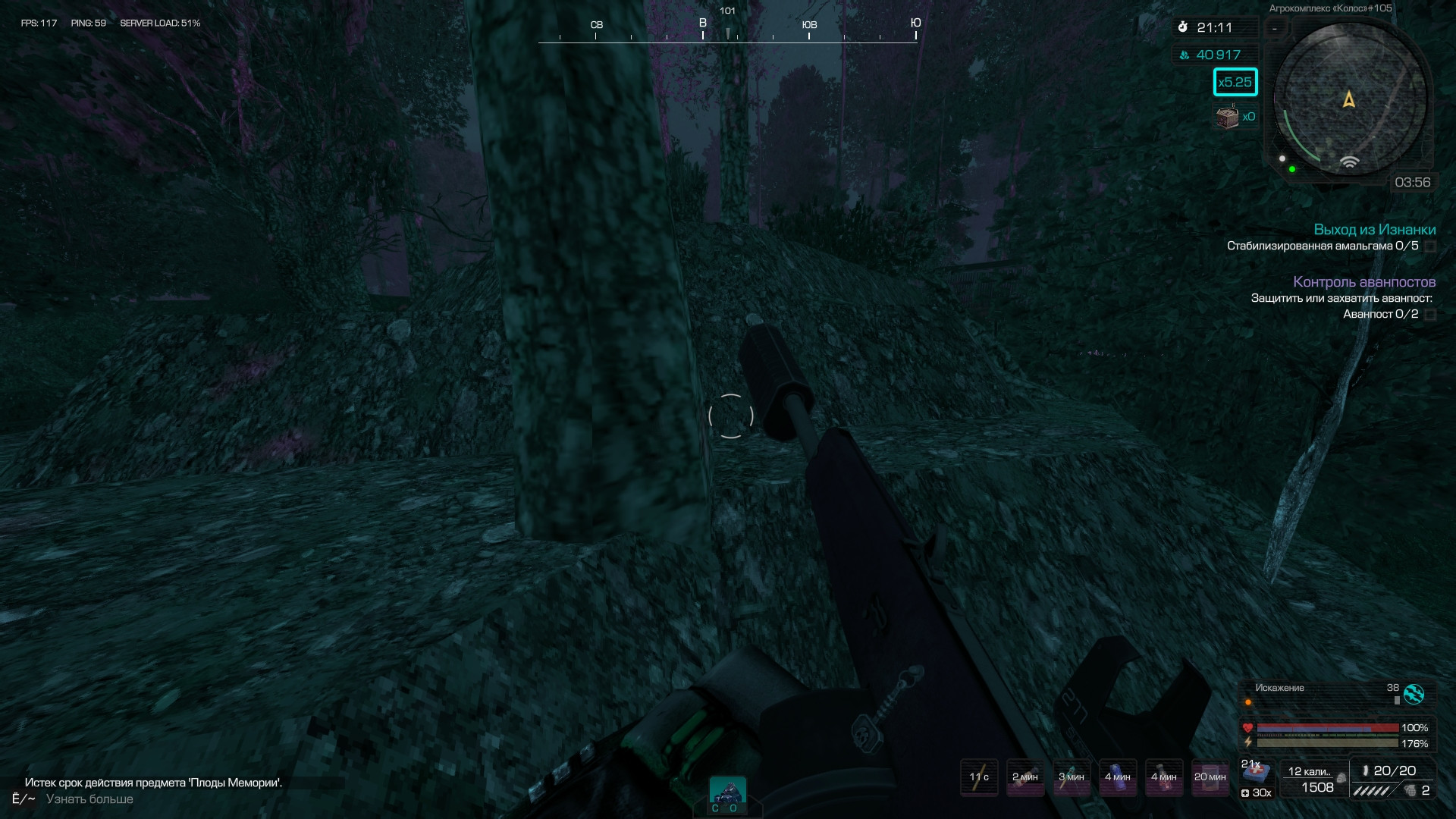Select the 'Контроль аванпостов' objective
1456x819 pixels.
[1363, 282]
